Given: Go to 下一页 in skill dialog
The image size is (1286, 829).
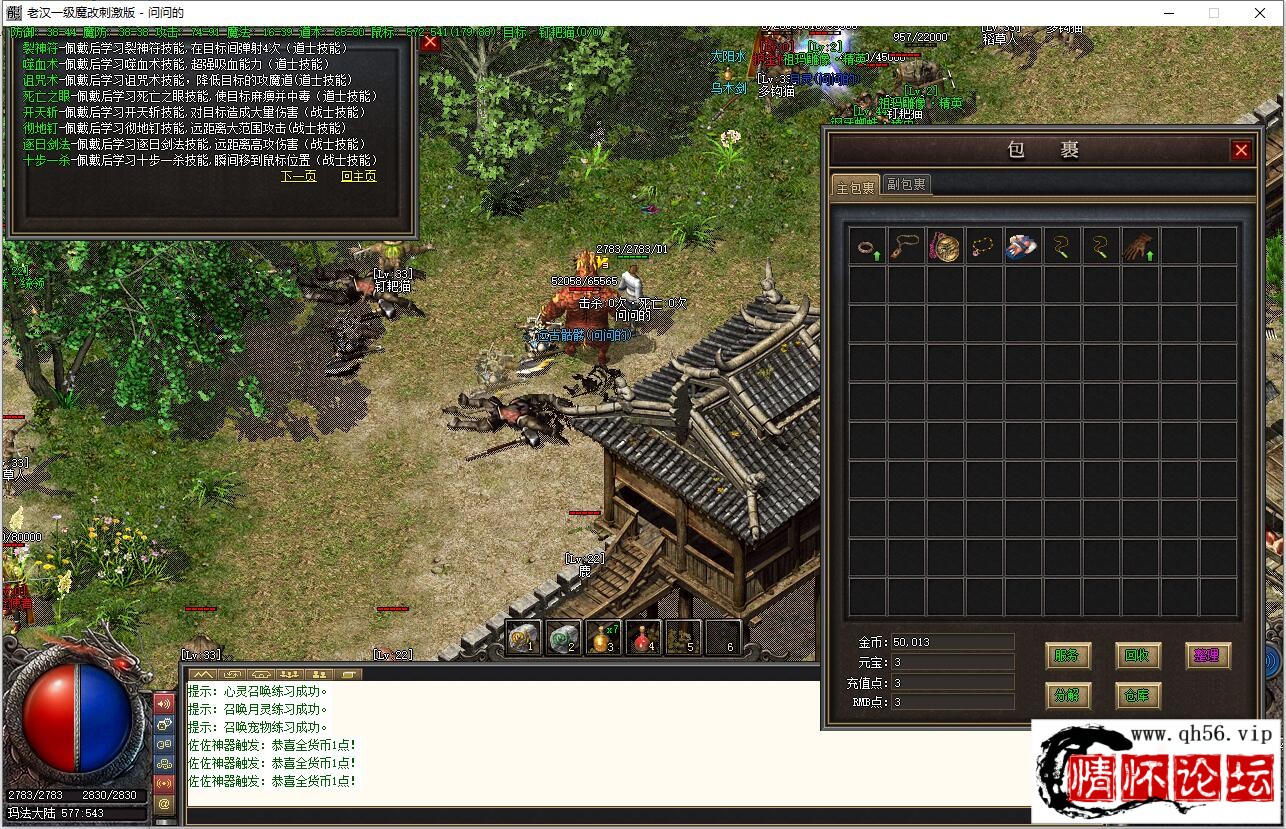Looking at the screenshot, I should (298, 177).
